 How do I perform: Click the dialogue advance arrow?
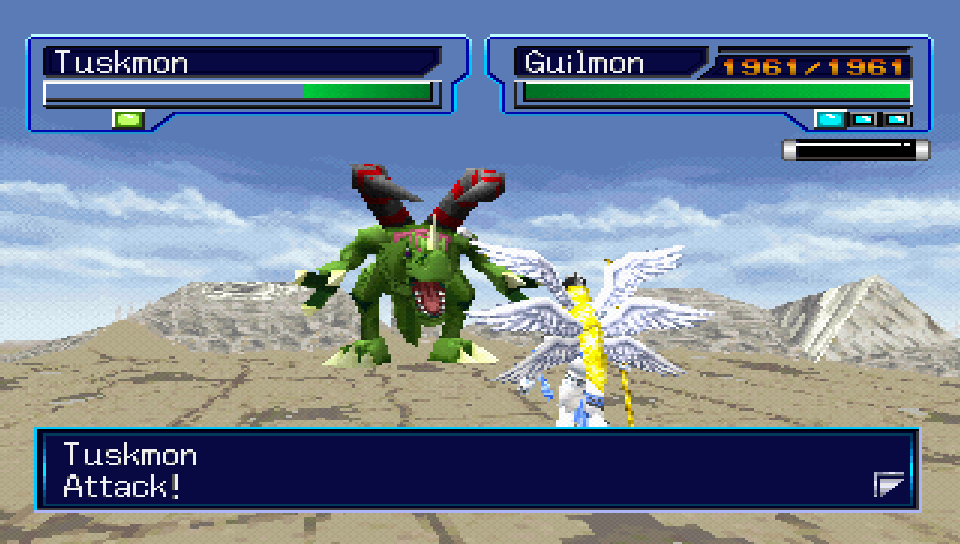tap(889, 486)
